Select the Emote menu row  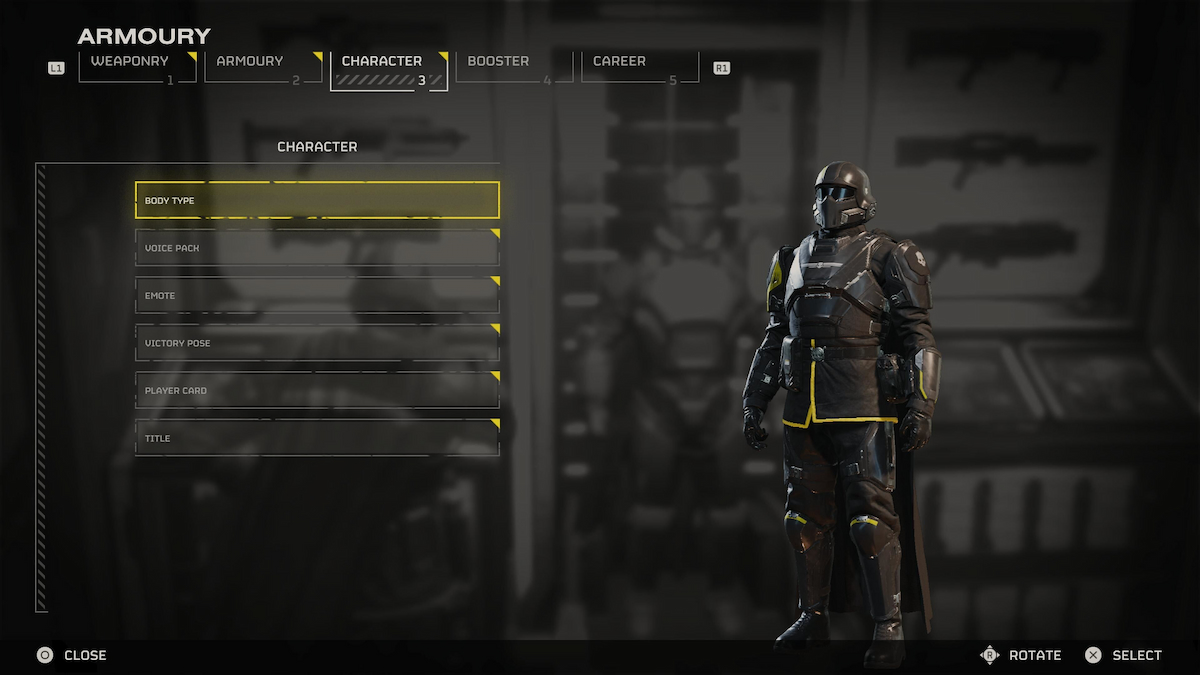317,295
